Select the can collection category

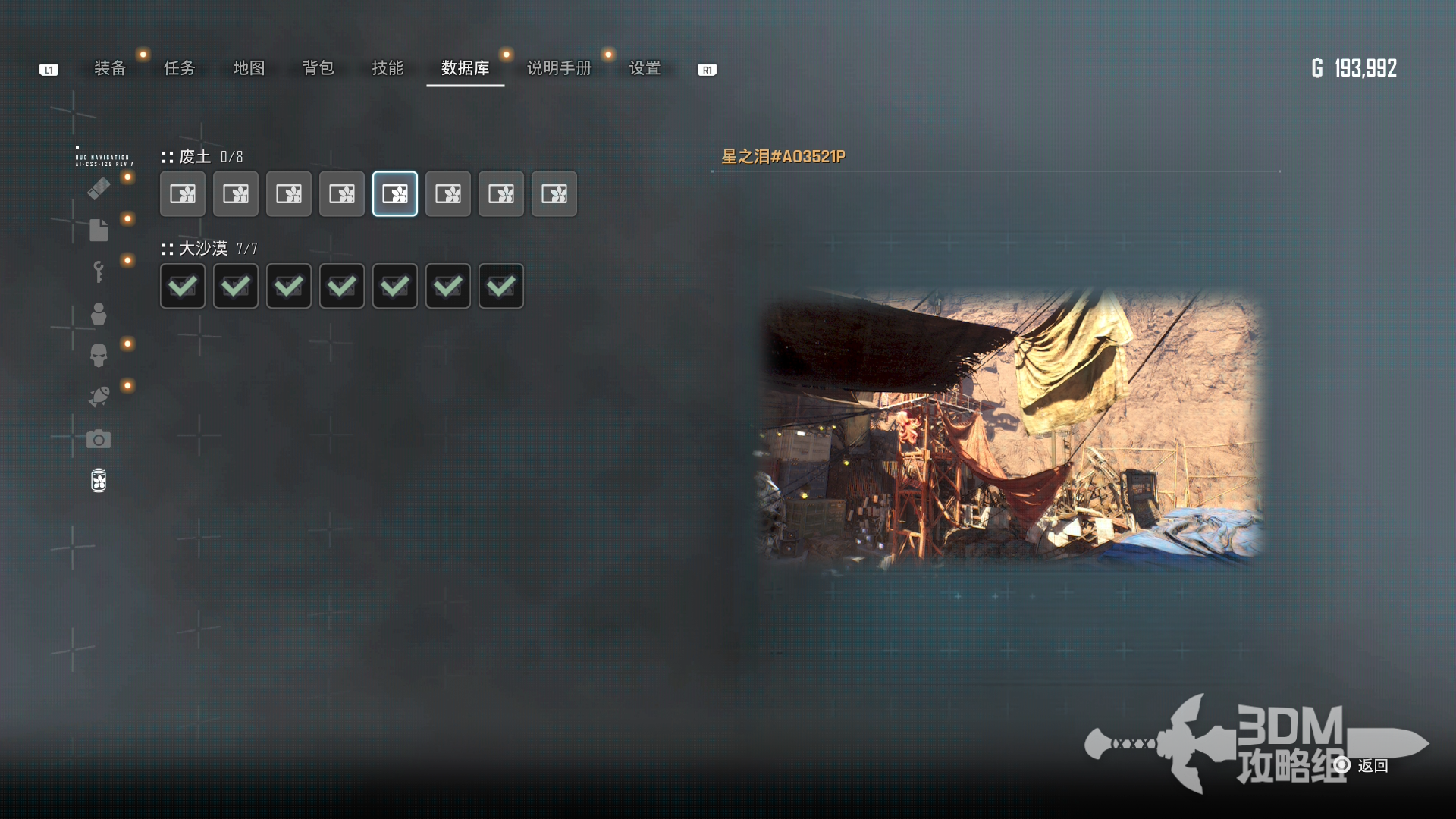(x=99, y=481)
